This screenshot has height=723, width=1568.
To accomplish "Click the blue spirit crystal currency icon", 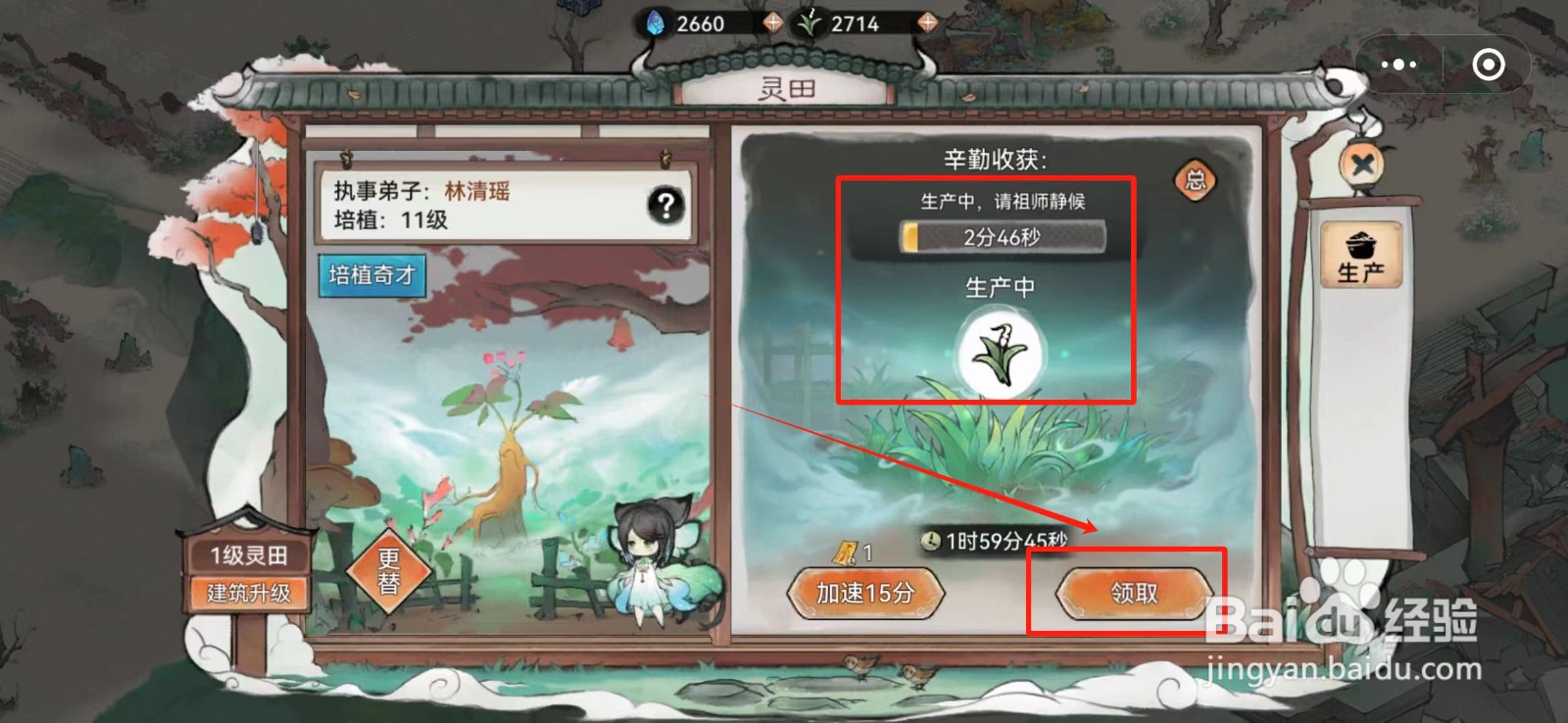I will tap(658, 24).
